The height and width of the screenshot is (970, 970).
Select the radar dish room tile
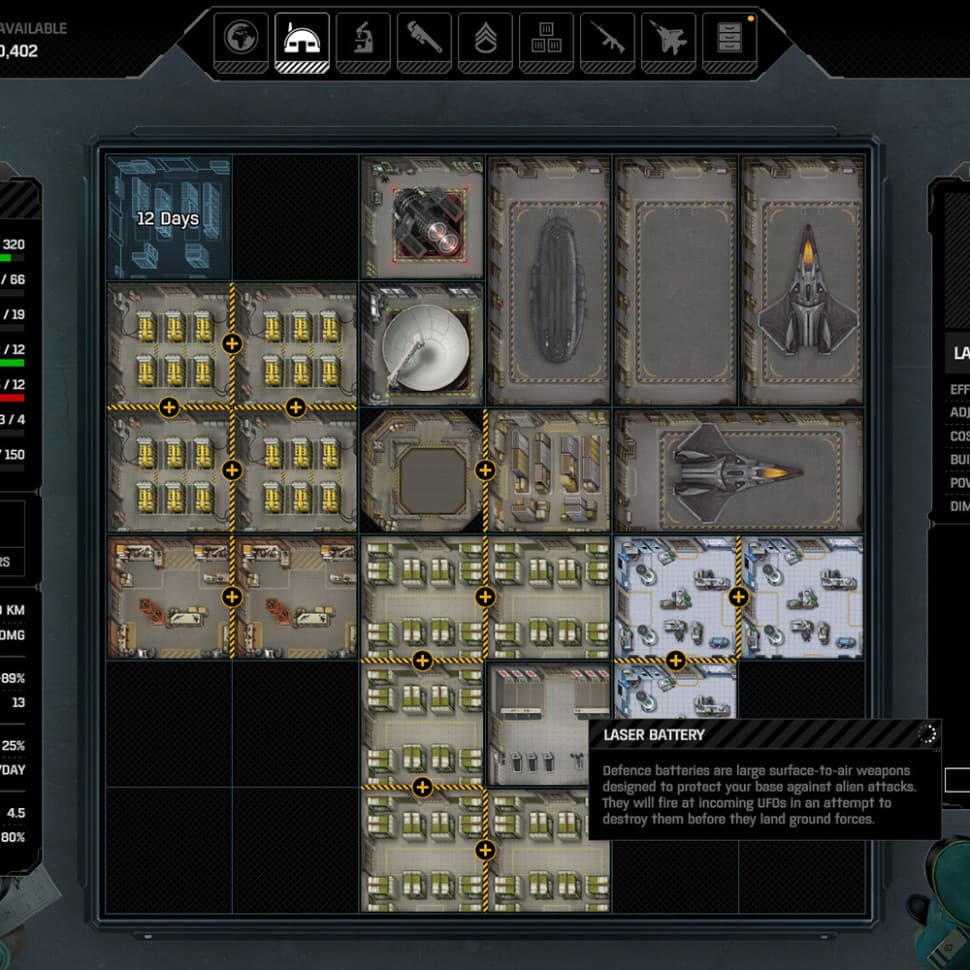coord(422,344)
